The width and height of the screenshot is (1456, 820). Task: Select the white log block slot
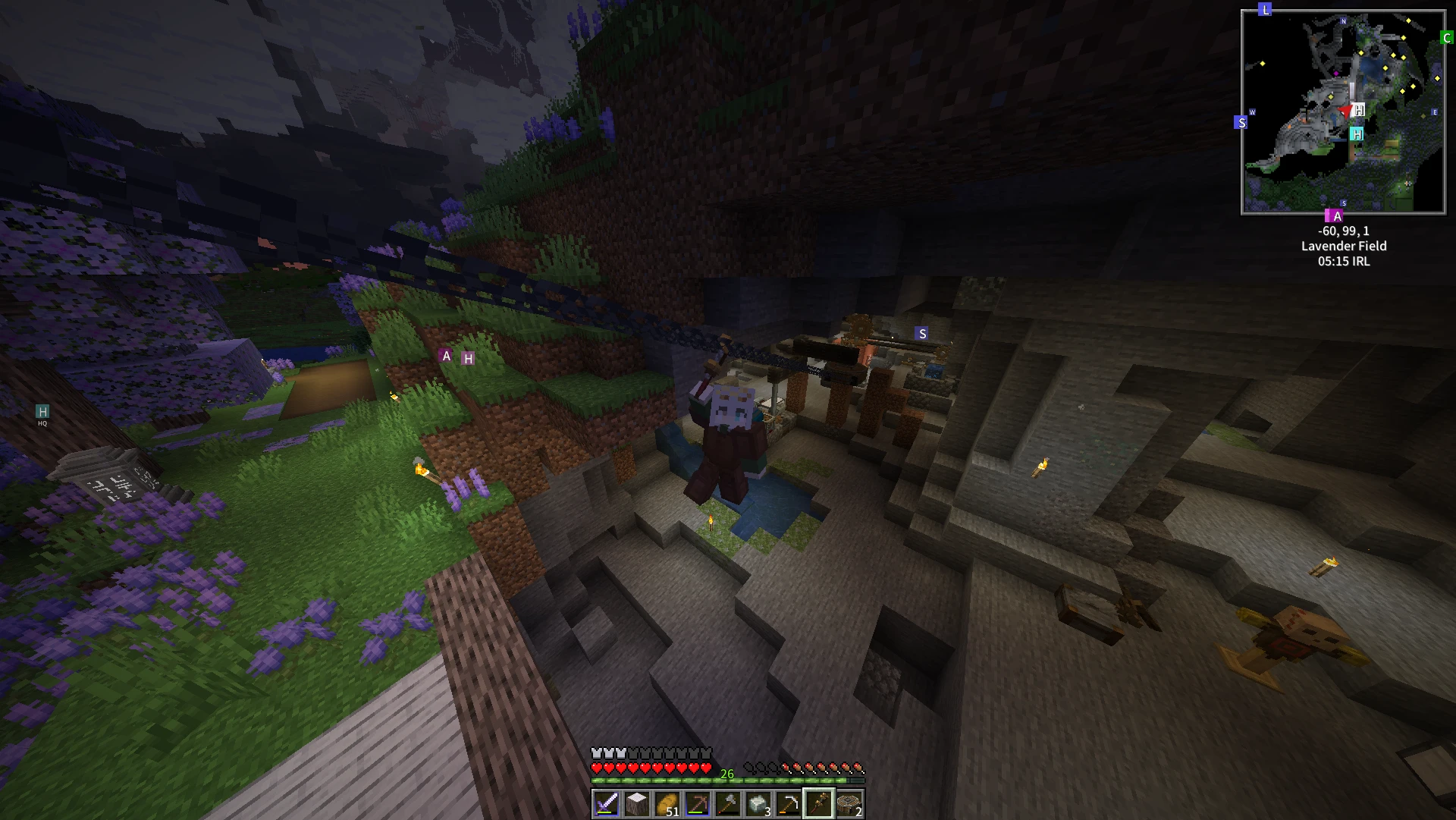pos(637,804)
